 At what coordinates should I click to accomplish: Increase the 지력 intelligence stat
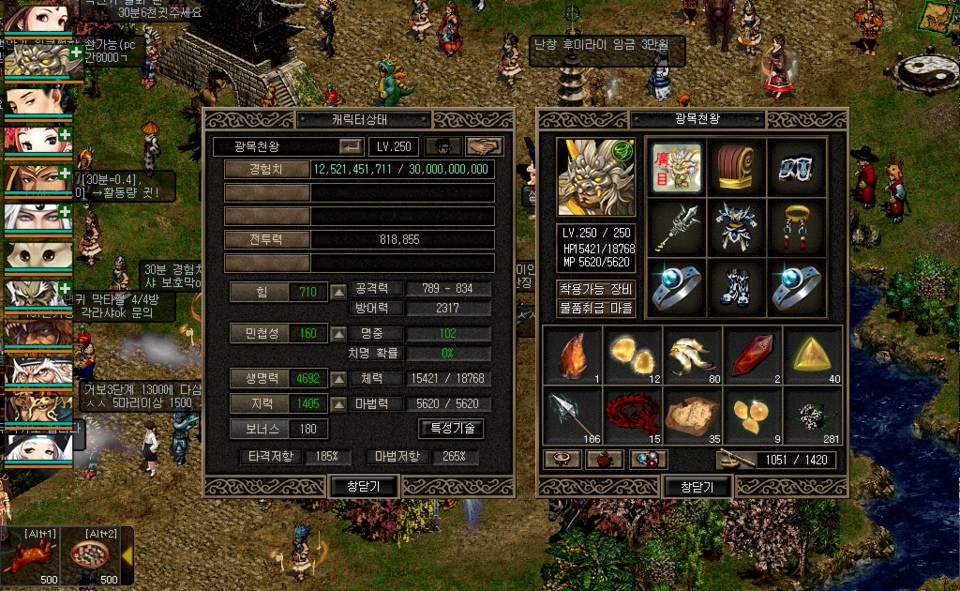pos(339,404)
